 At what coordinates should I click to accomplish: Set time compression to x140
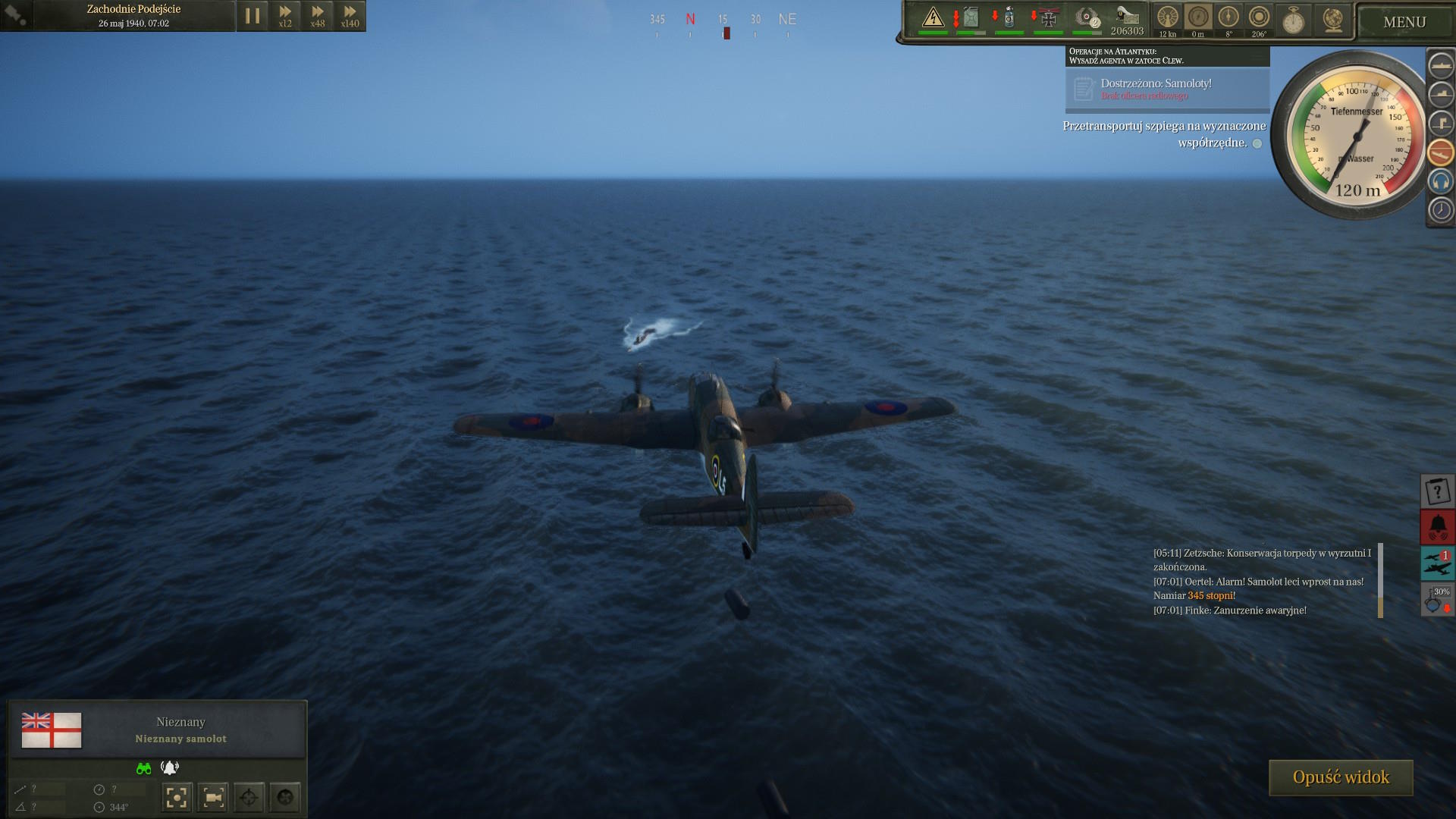350,16
